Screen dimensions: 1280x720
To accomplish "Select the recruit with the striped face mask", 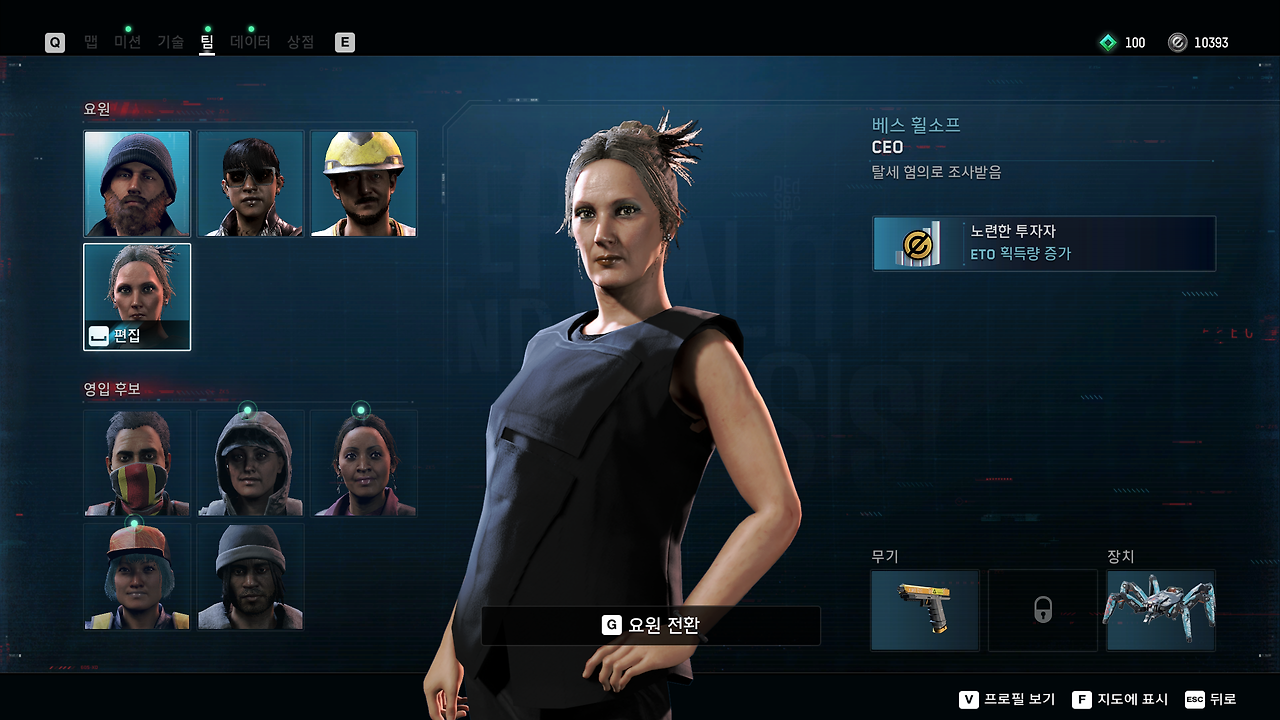I will pos(137,463).
